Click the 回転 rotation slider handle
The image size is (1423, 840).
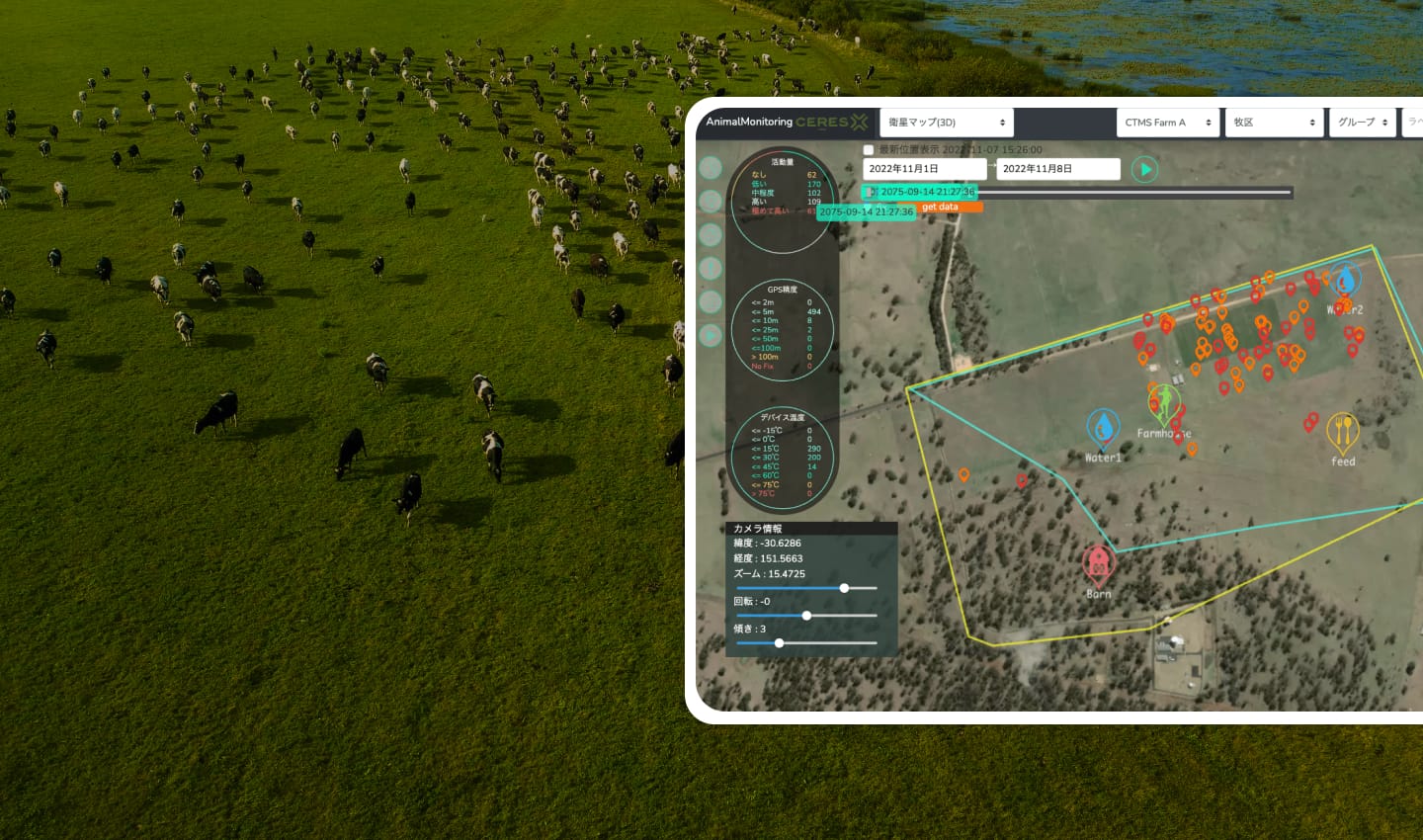[x=806, y=616]
